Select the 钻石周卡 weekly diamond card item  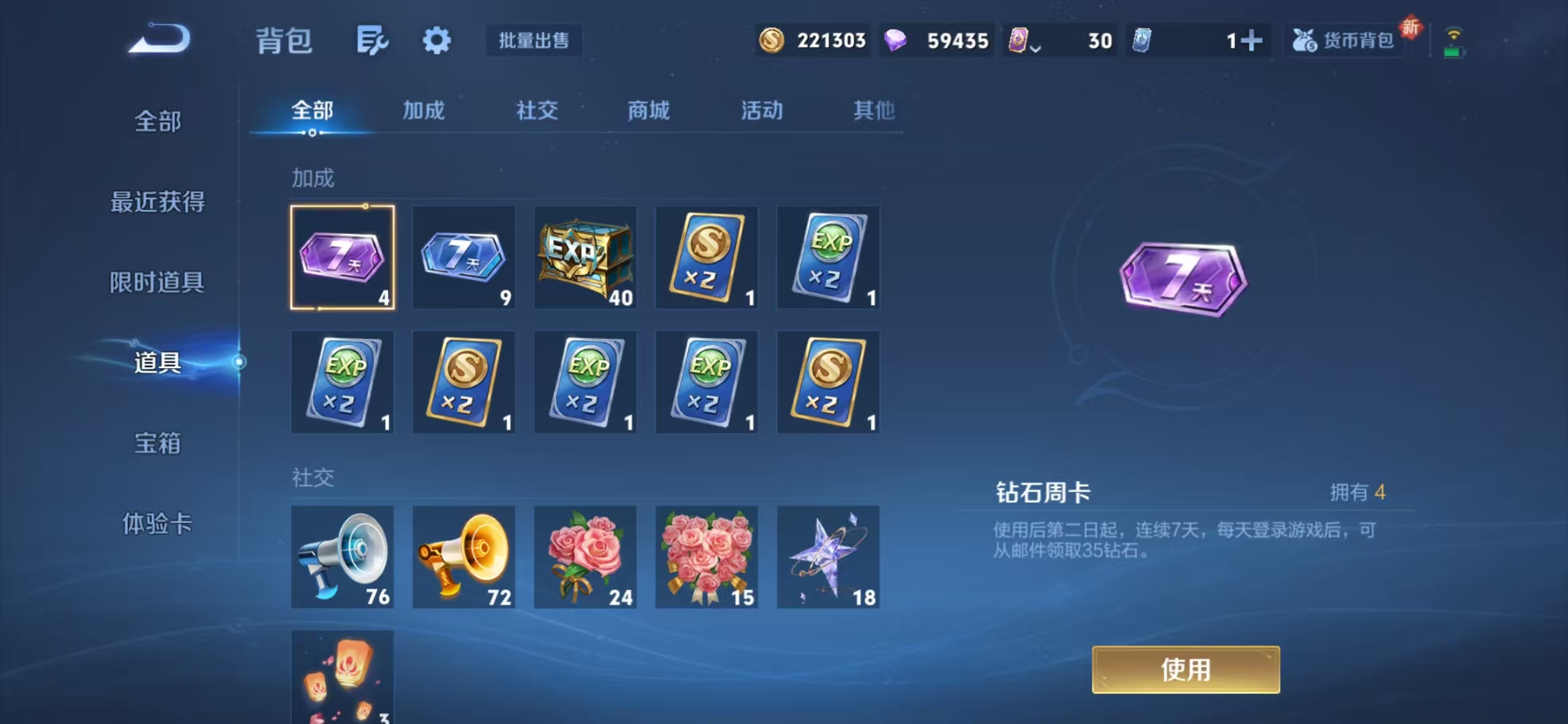point(342,257)
